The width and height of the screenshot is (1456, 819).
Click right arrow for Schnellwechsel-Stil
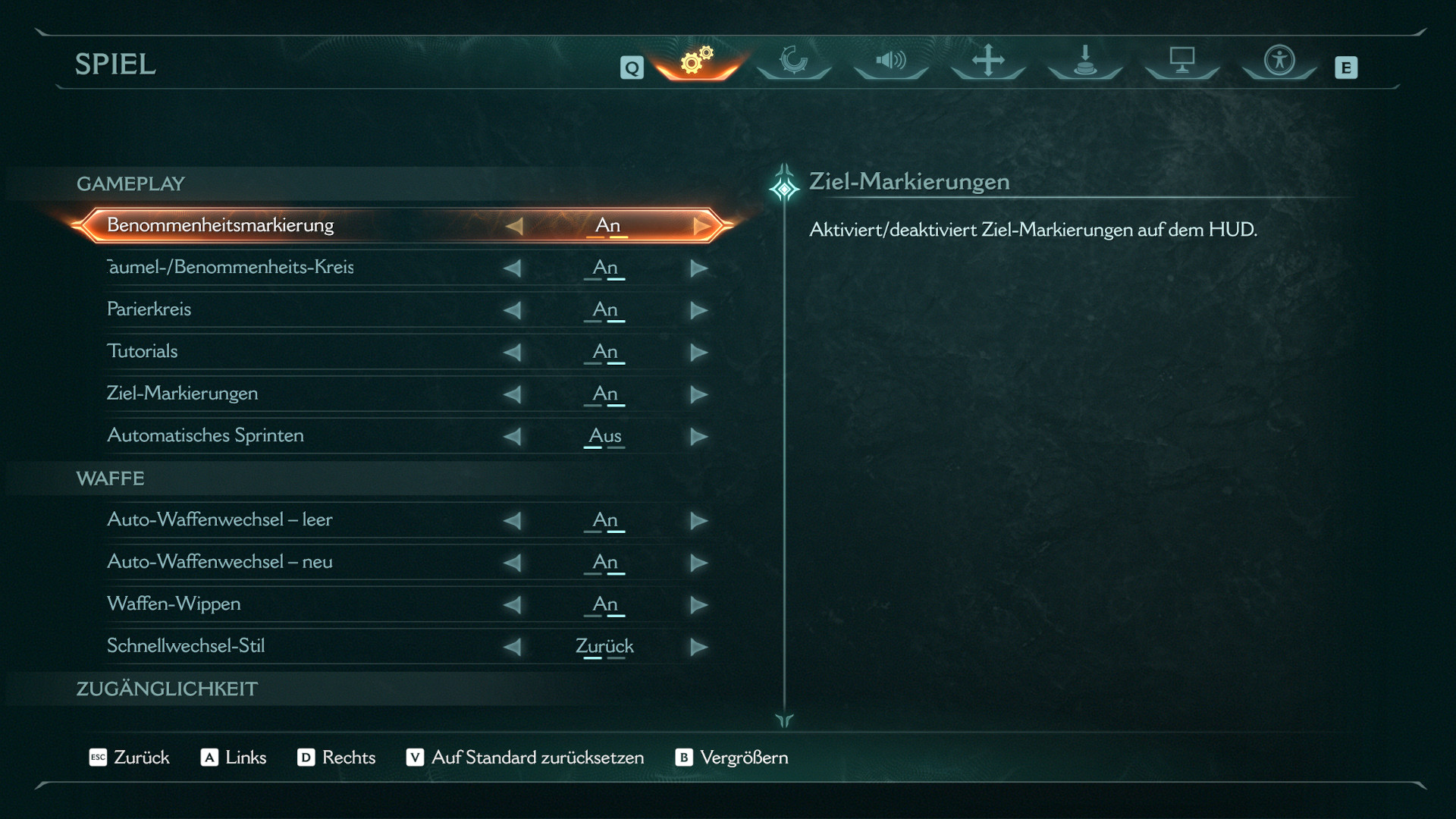(x=698, y=647)
